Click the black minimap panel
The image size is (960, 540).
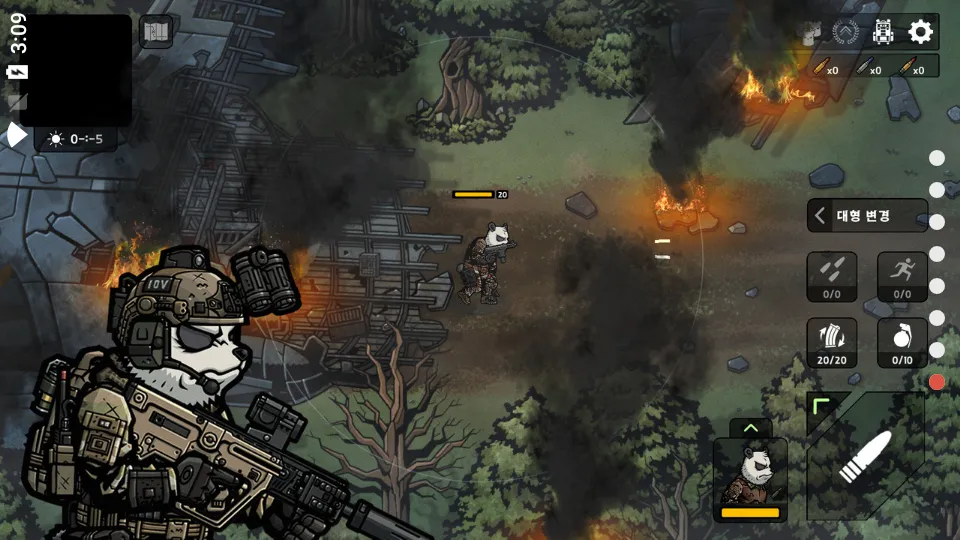(x=75, y=70)
